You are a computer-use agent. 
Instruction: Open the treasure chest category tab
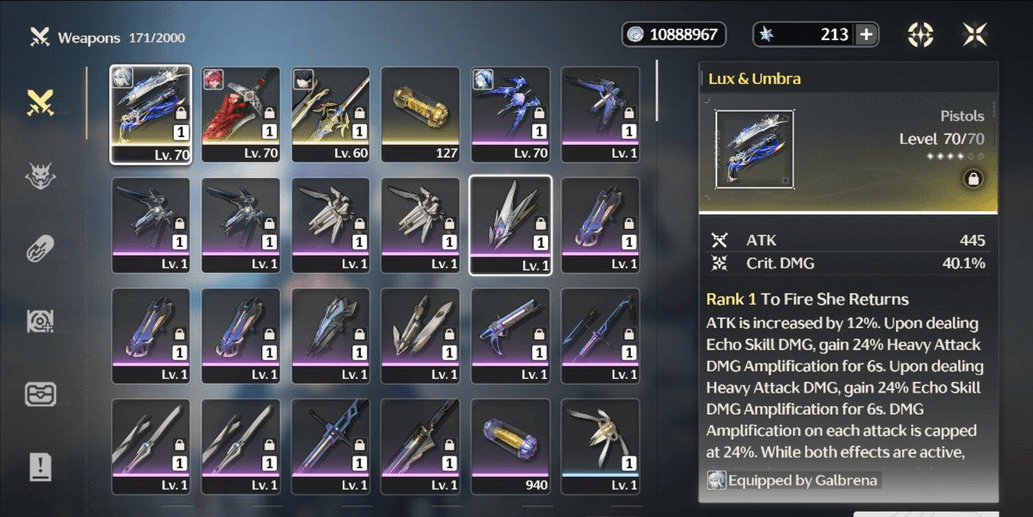(x=40, y=393)
